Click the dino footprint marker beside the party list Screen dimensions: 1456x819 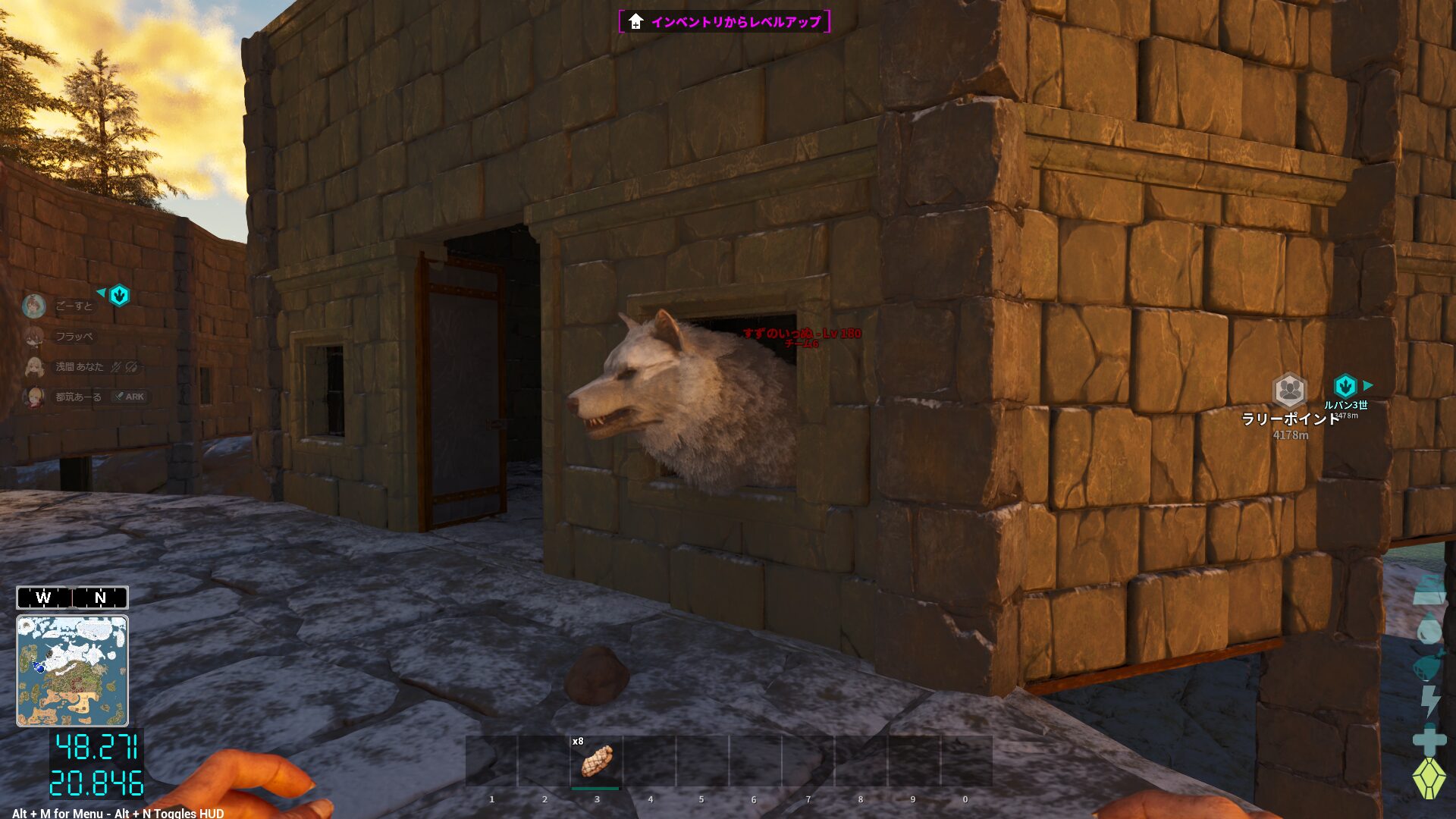[119, 295]
